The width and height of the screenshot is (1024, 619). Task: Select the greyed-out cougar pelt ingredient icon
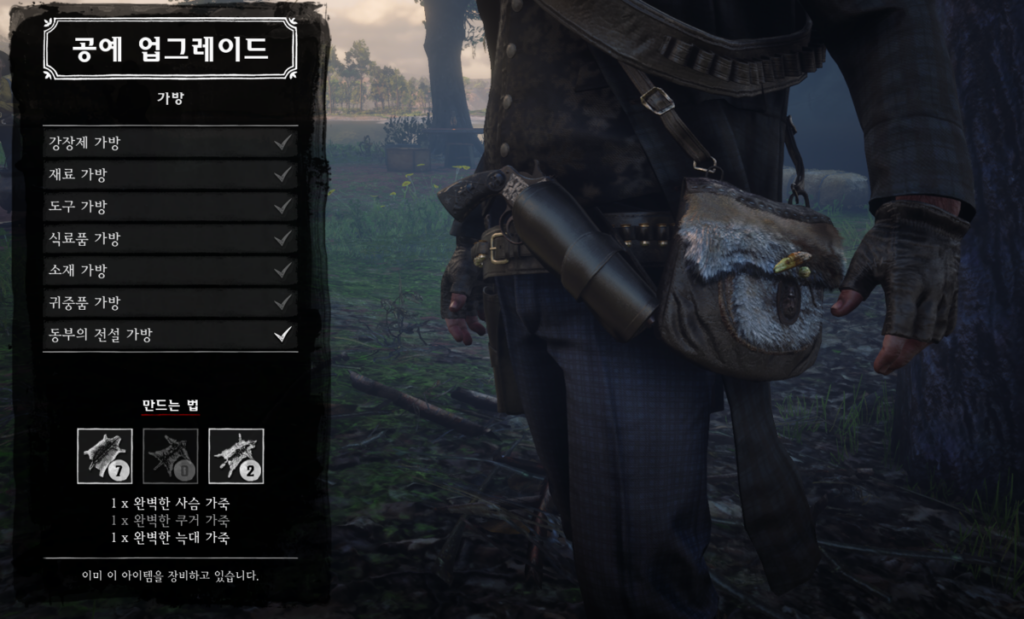pyautogui.click(x=170, y=456)
